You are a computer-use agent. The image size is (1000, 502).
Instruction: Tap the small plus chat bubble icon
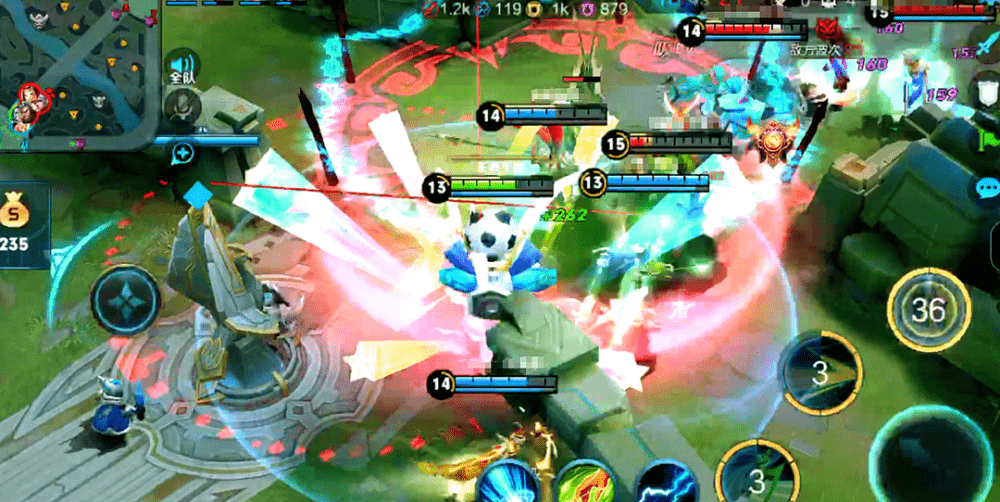click(x=182, y=153)
